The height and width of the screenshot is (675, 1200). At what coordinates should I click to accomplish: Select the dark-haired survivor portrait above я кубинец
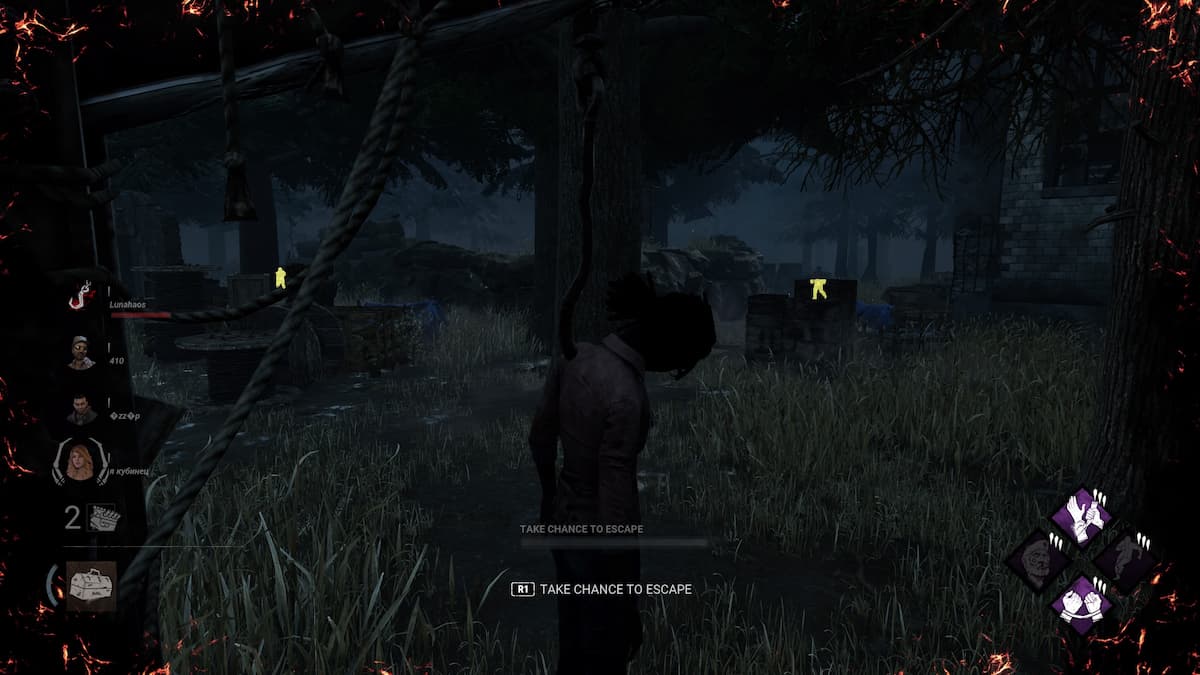(x=82, y=408)
